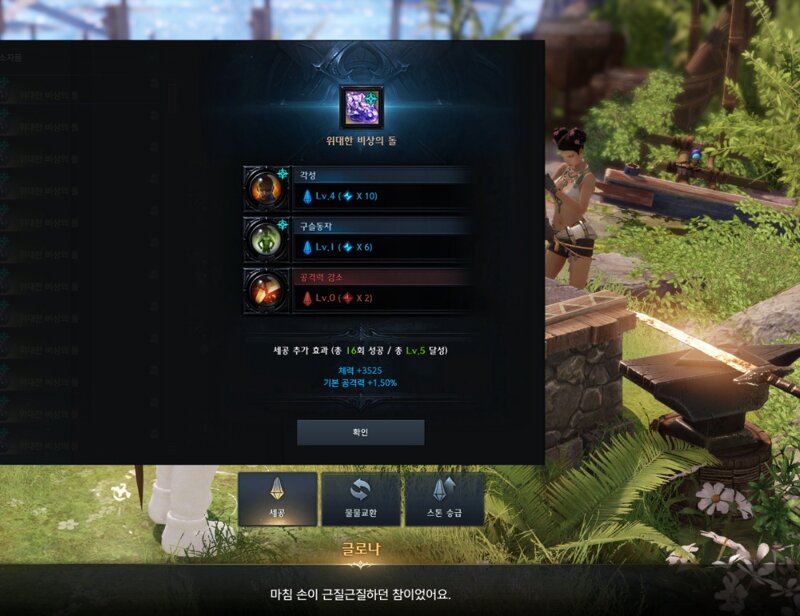Screen dimensions: 800x616
Task: Confirm the faceting result with 확인 button
Action: pos(360,432)
